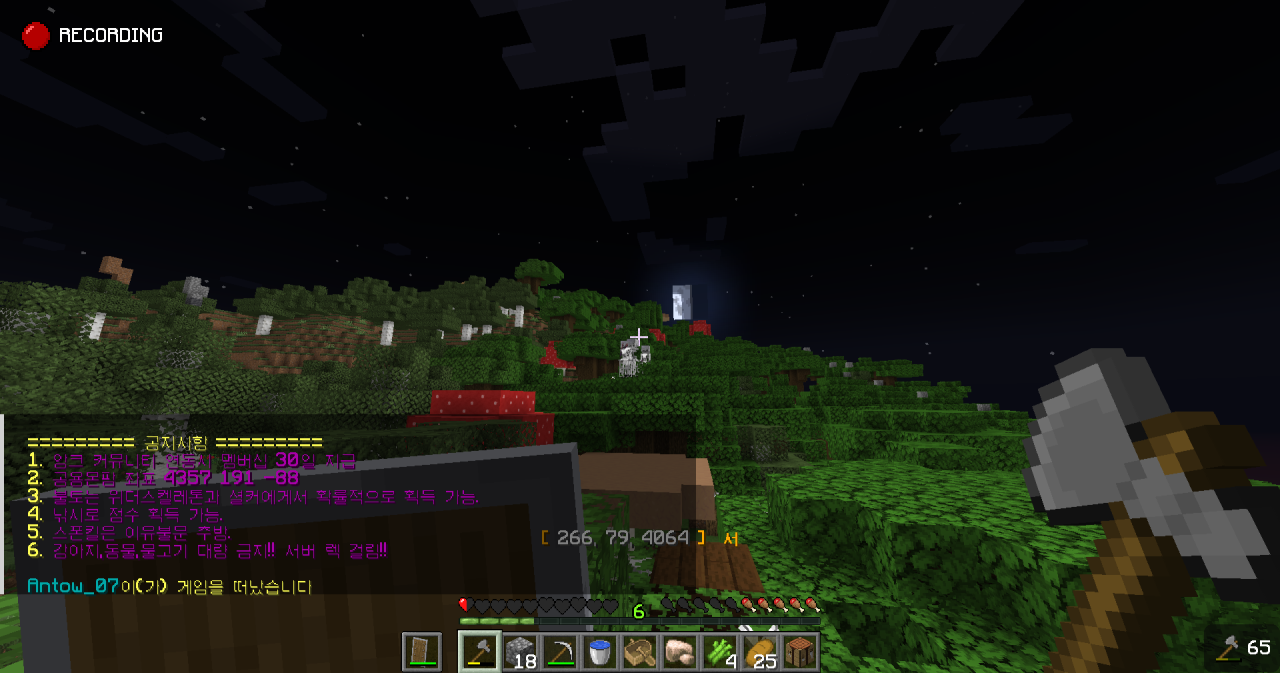This screenshot has height=673, width=1280.
Task: Select the raw meat hotbar slot
Action: pyautogui.click(x=680, y=652)
